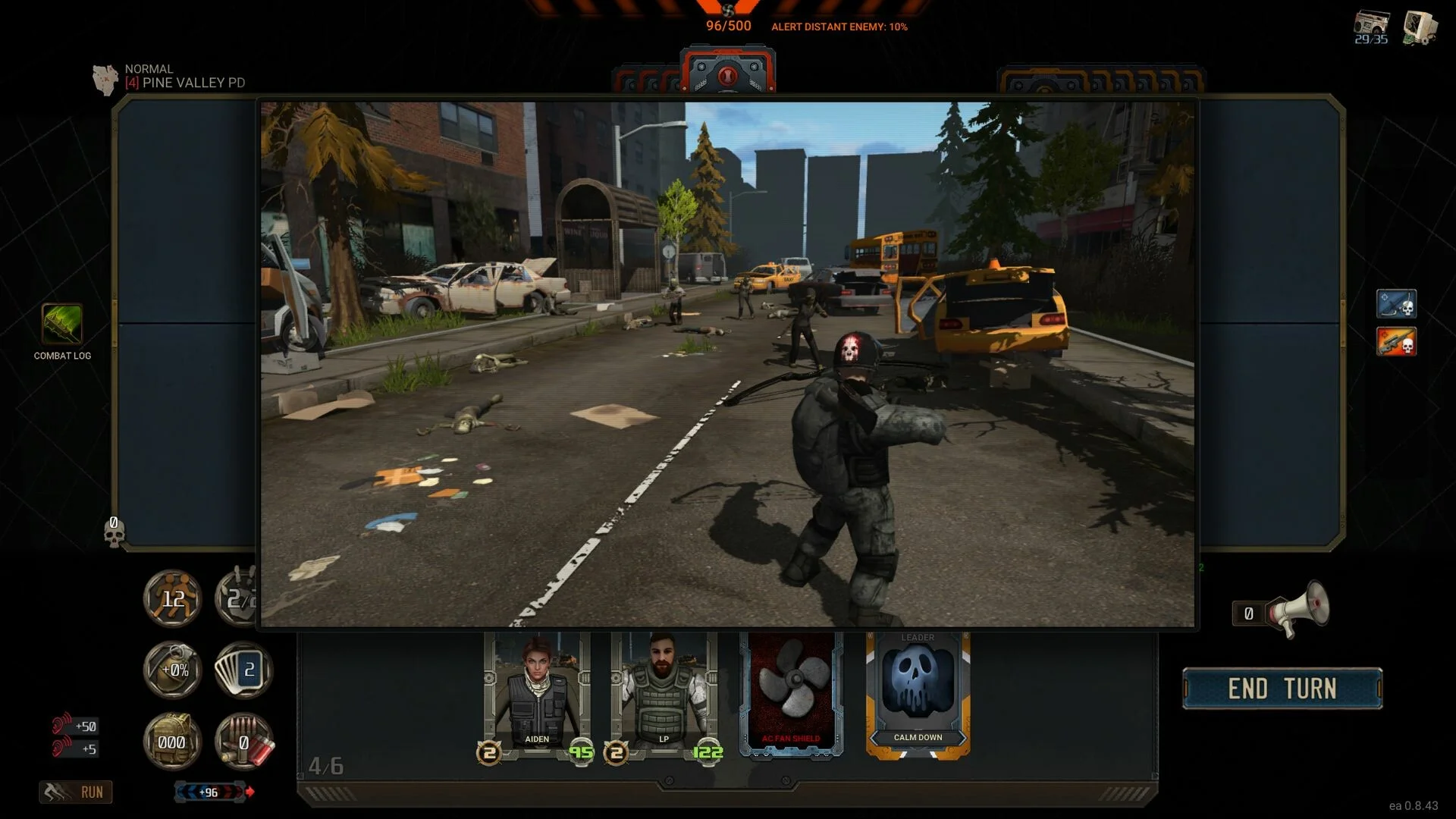Image resolution: width=1456 pixels, height=819 pixels.
Task: Click the skull kill counter icon
Action: [114, 532]
